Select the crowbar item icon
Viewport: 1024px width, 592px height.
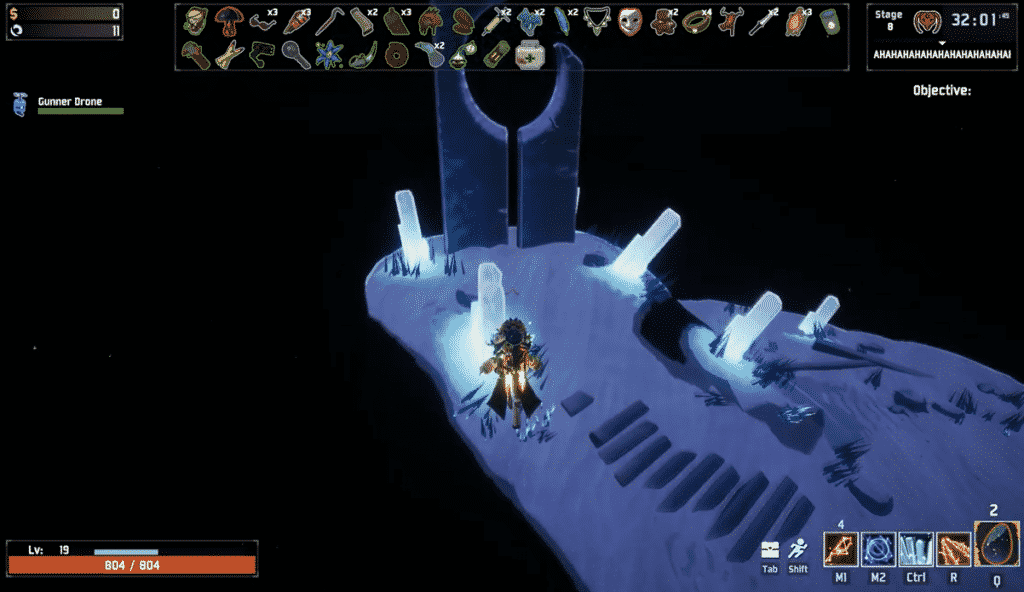tap(329, 21)
